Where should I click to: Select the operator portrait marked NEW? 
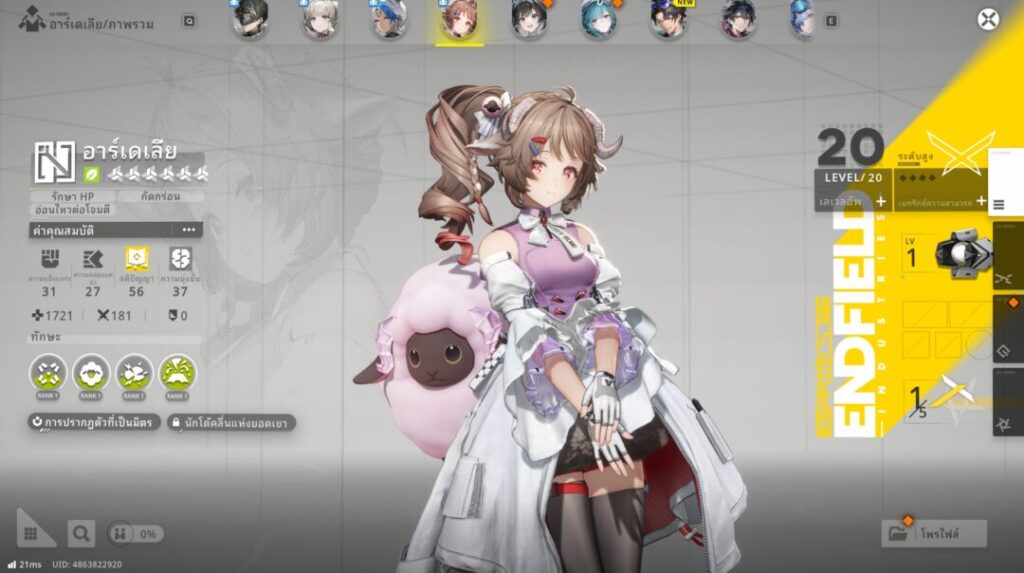coord(667,20)
